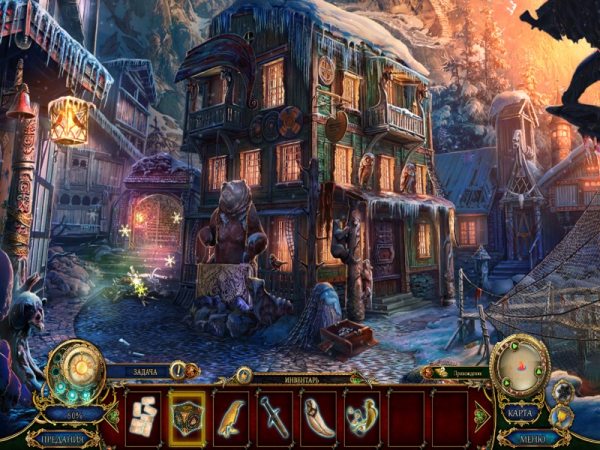Select the curved tusk item

(318, 417)
